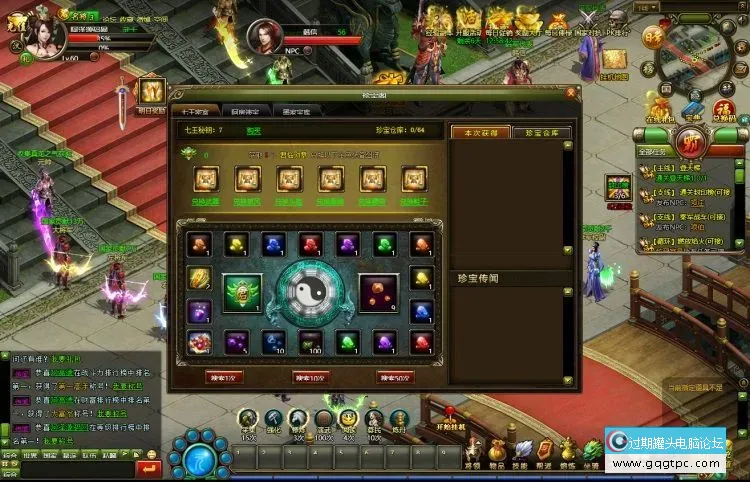Search 10 times with the middle red button
The height and width of the screenshot is (482, 750).
[310, 378]
